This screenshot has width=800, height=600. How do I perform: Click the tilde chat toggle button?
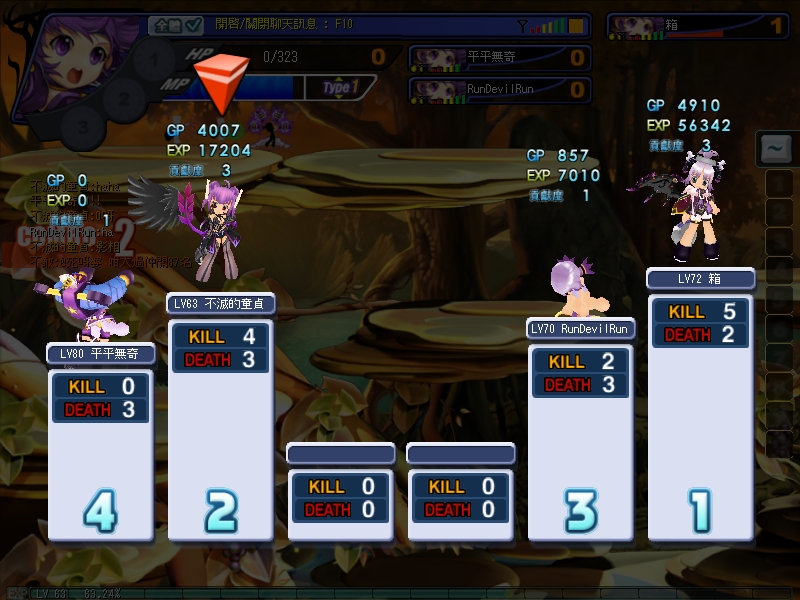775,149
